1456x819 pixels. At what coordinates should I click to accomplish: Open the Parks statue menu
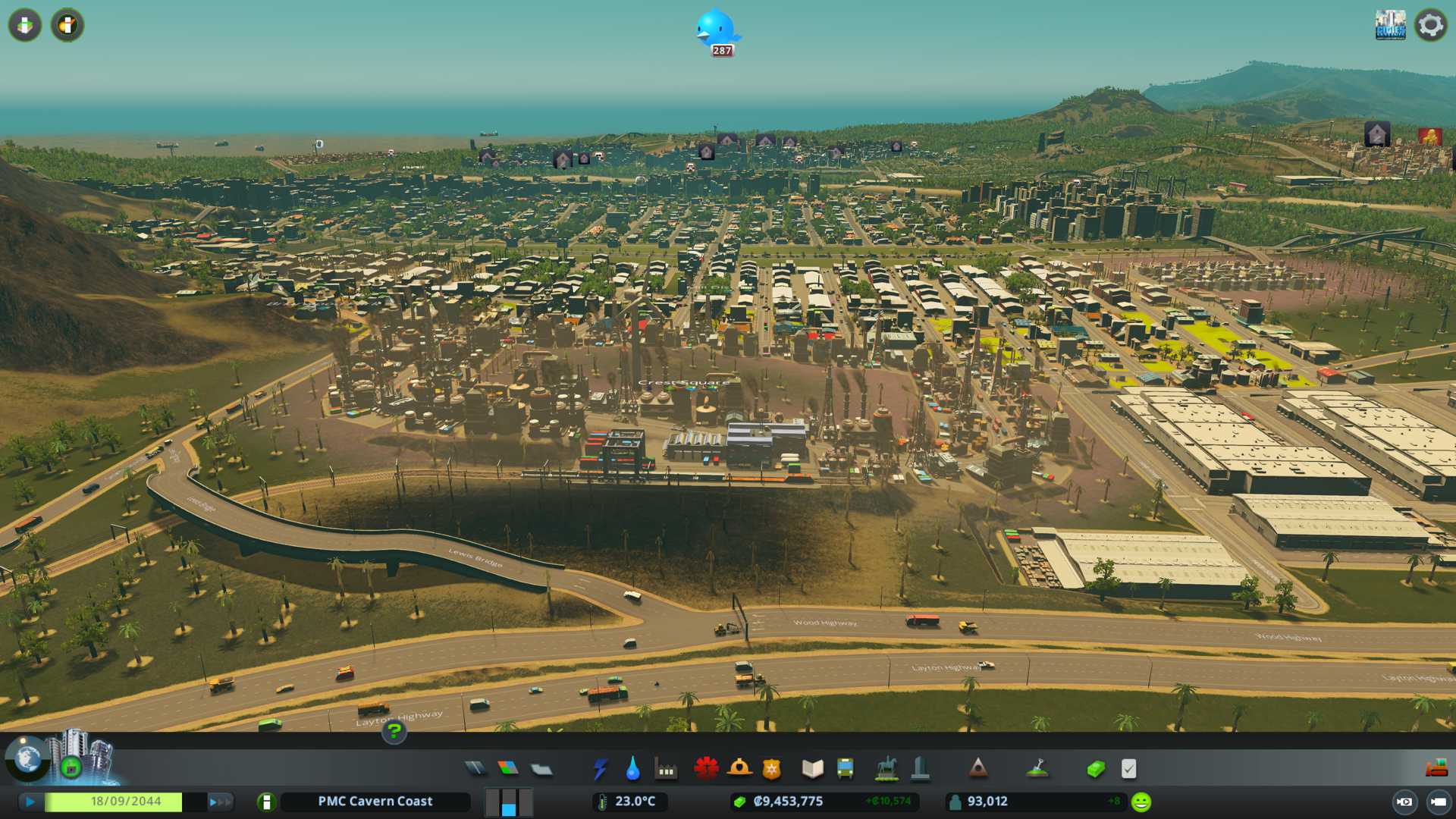tap(886, 769)
